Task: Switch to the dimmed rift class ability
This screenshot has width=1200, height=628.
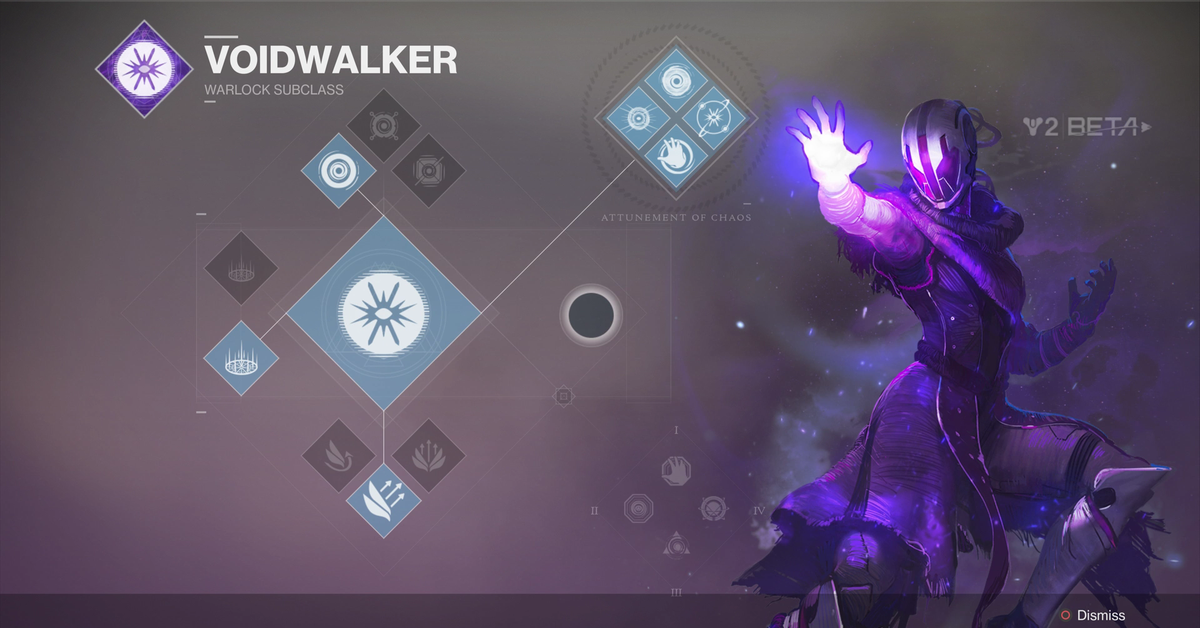Action: (x=241, y=269)
